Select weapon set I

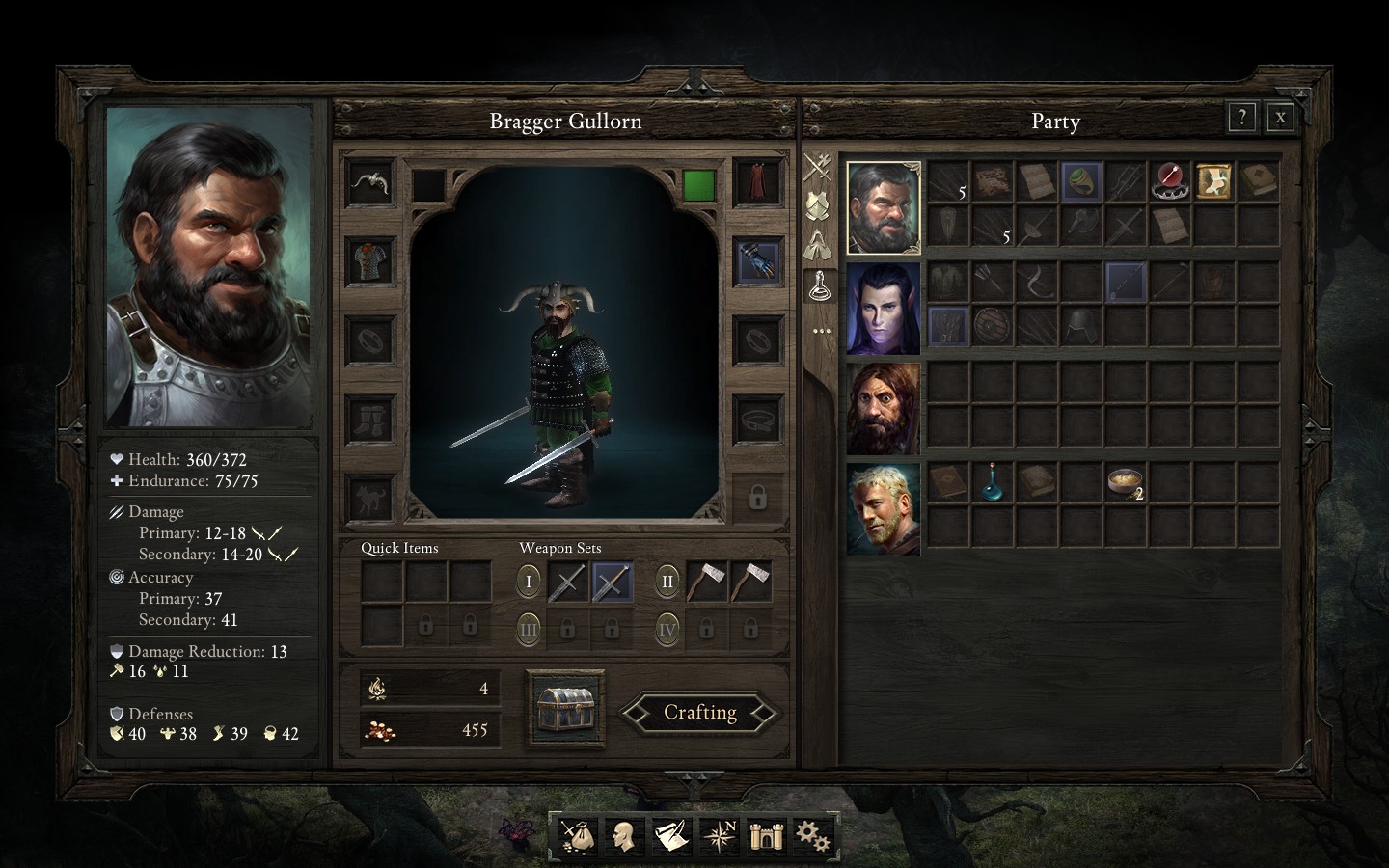point(529,582)
